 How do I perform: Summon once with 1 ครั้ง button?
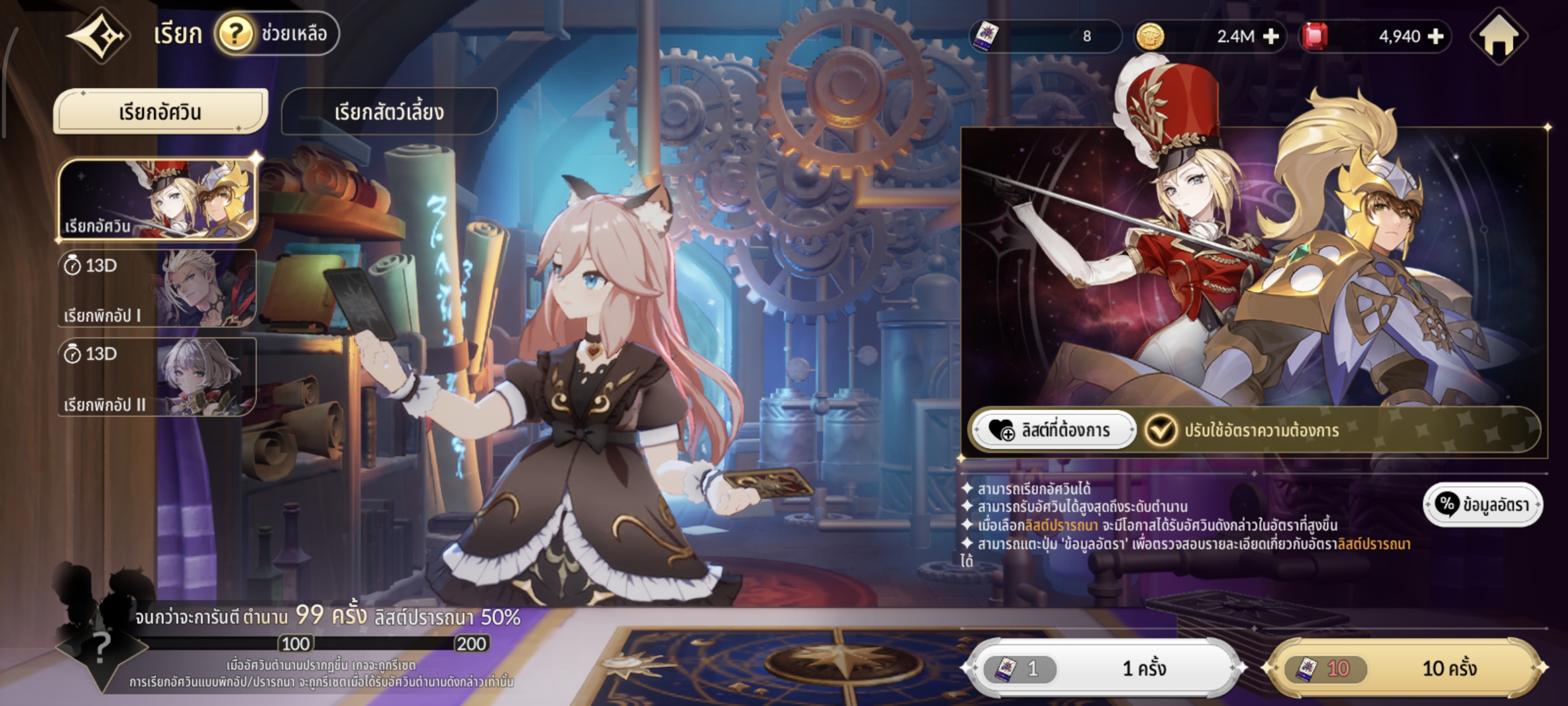coord(1103,668)
